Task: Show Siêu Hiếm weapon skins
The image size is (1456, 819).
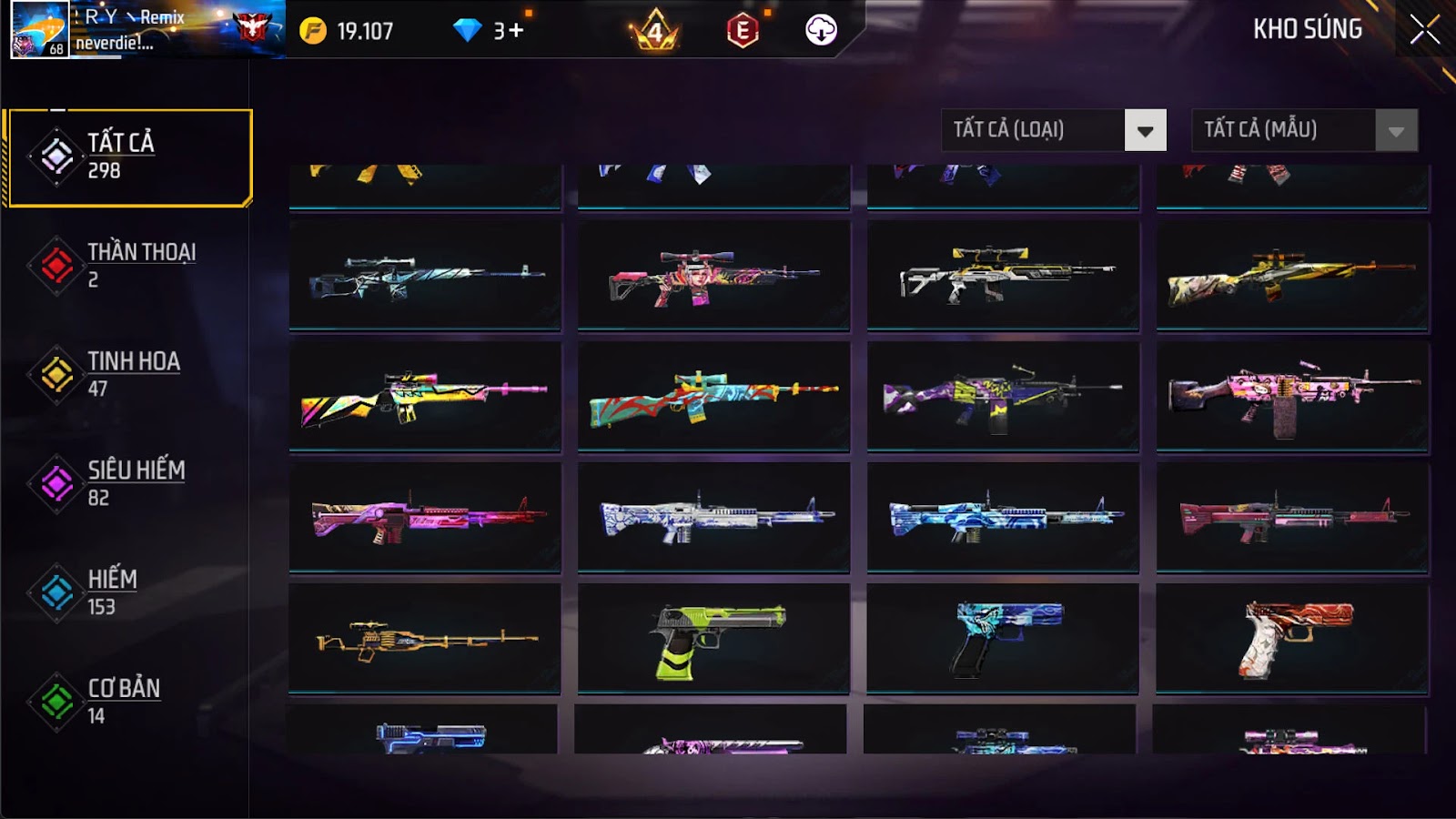Action: pyautogui.click(x=127, y=484)
